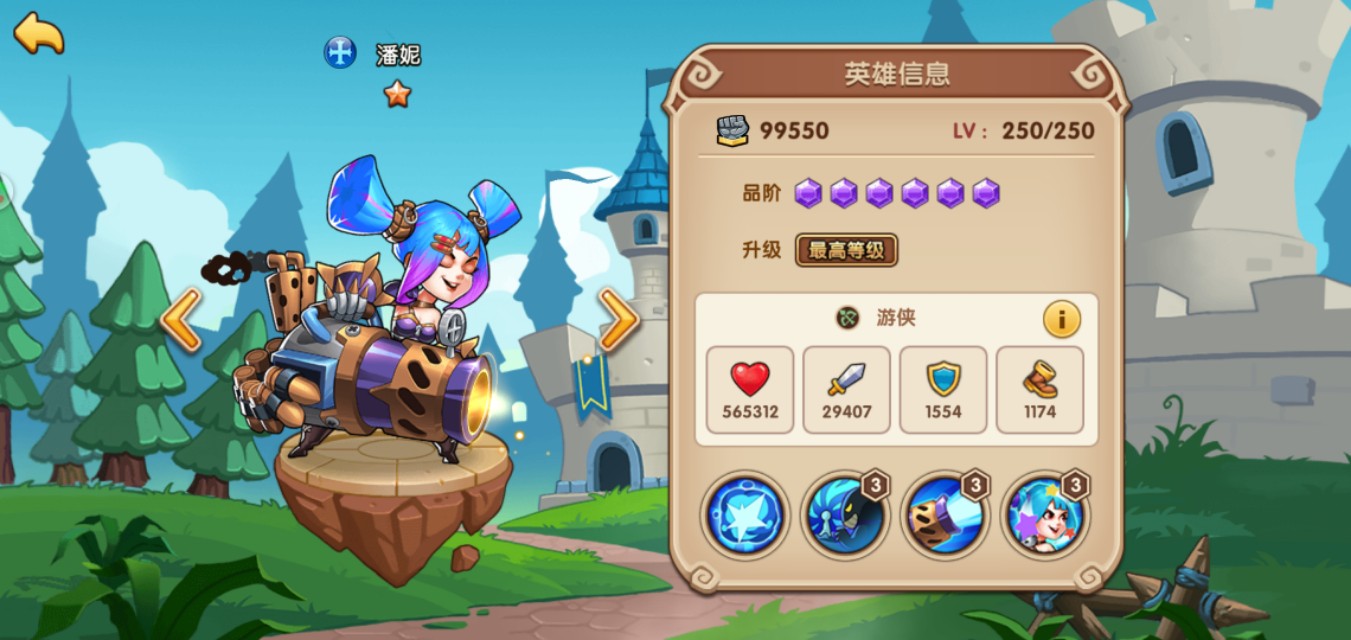Switch to the previous hero
Screen dimensions: 1351x640
(181, 320)
